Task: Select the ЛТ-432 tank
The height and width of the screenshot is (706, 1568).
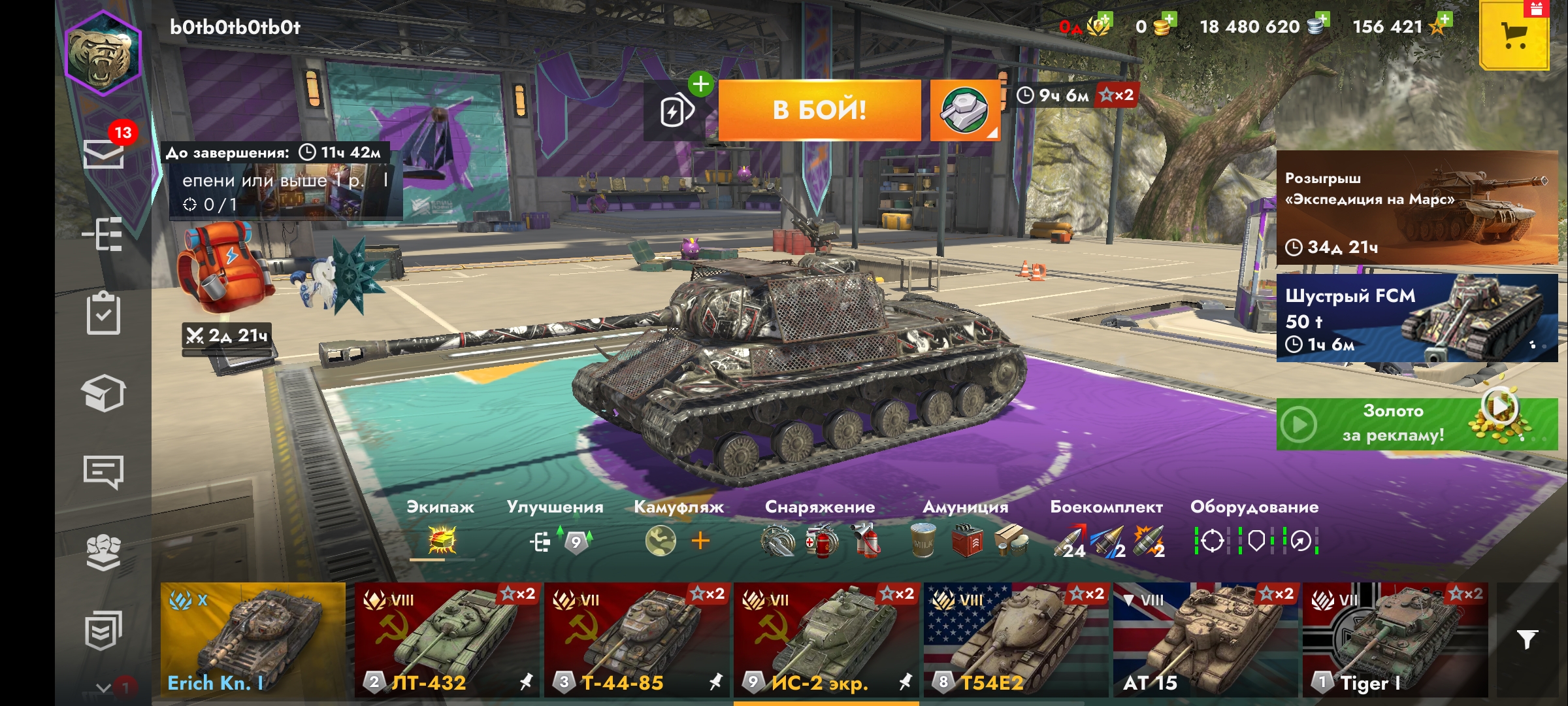Action: [447, 639]
